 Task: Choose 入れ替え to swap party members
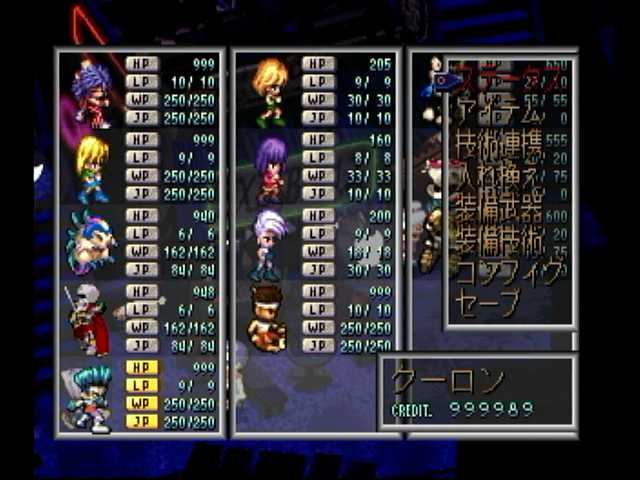coord(499,180)
